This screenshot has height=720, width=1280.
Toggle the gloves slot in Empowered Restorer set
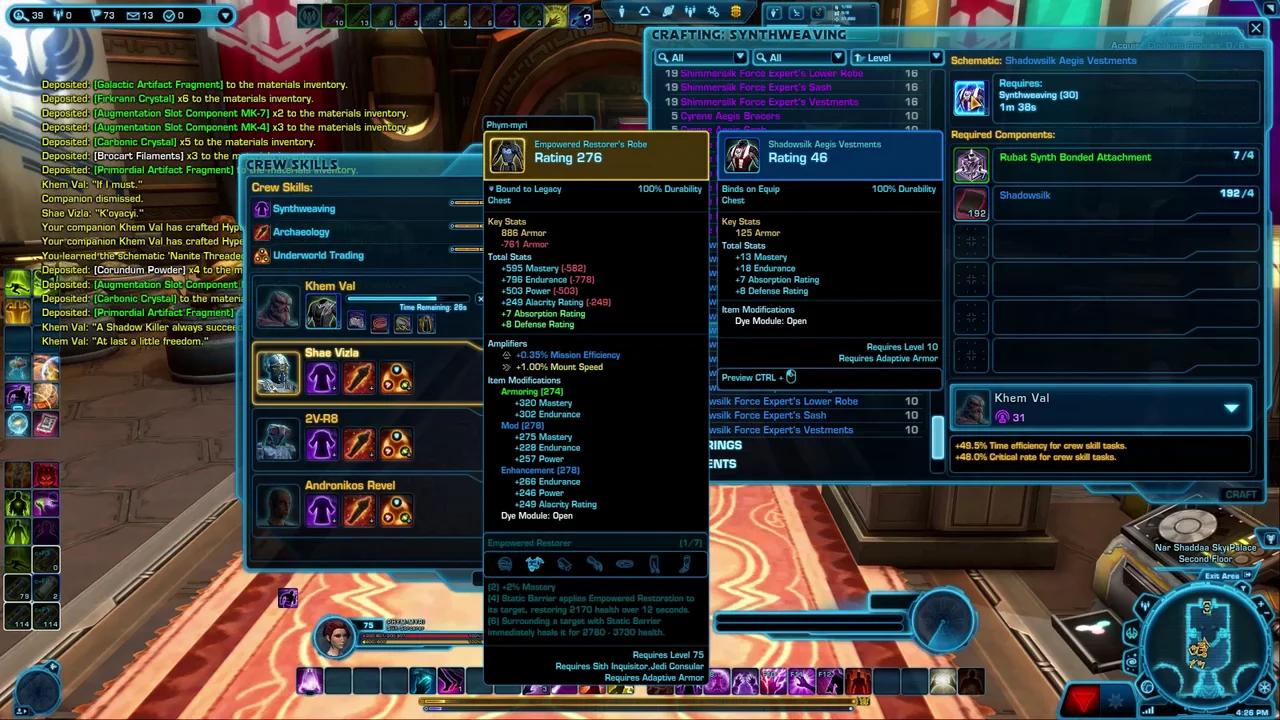click(565, 564)
